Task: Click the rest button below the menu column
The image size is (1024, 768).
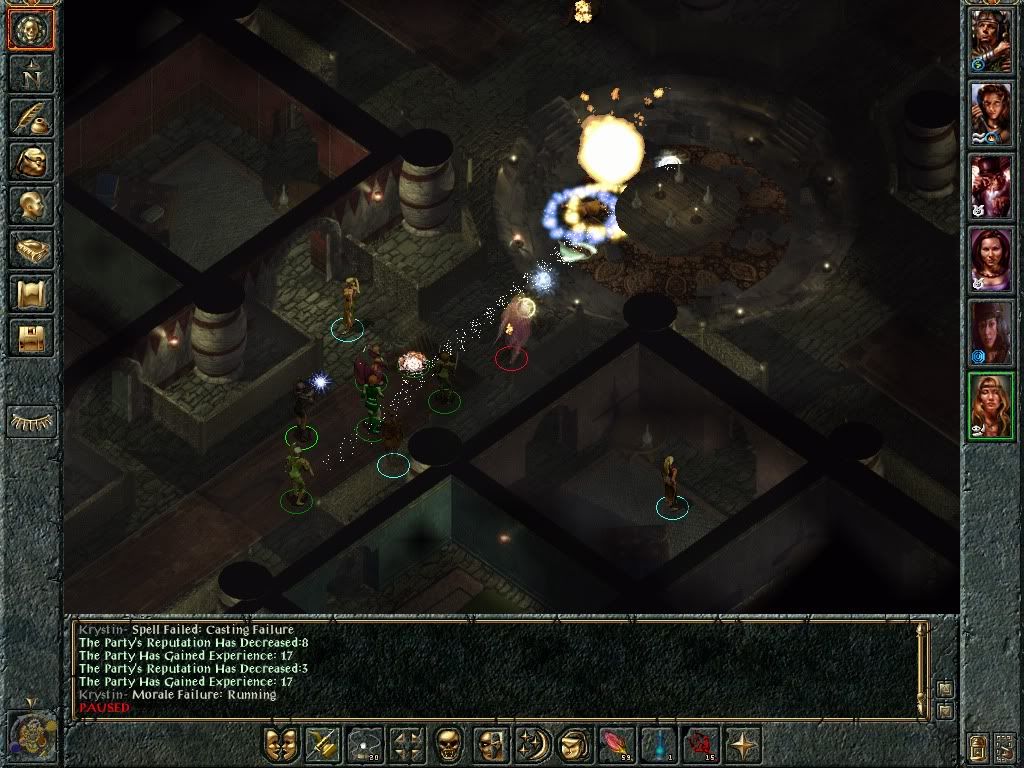Action: tap(31, 421)
